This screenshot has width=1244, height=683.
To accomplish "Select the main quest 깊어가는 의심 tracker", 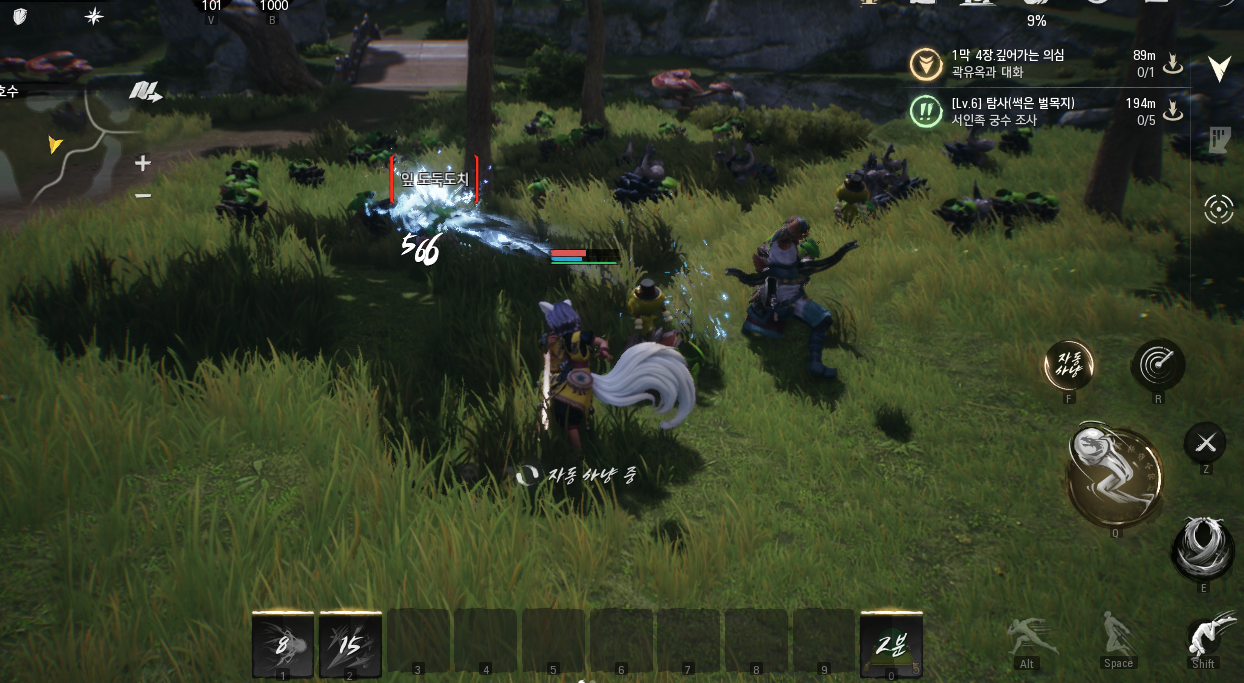I will (1010, 64).
